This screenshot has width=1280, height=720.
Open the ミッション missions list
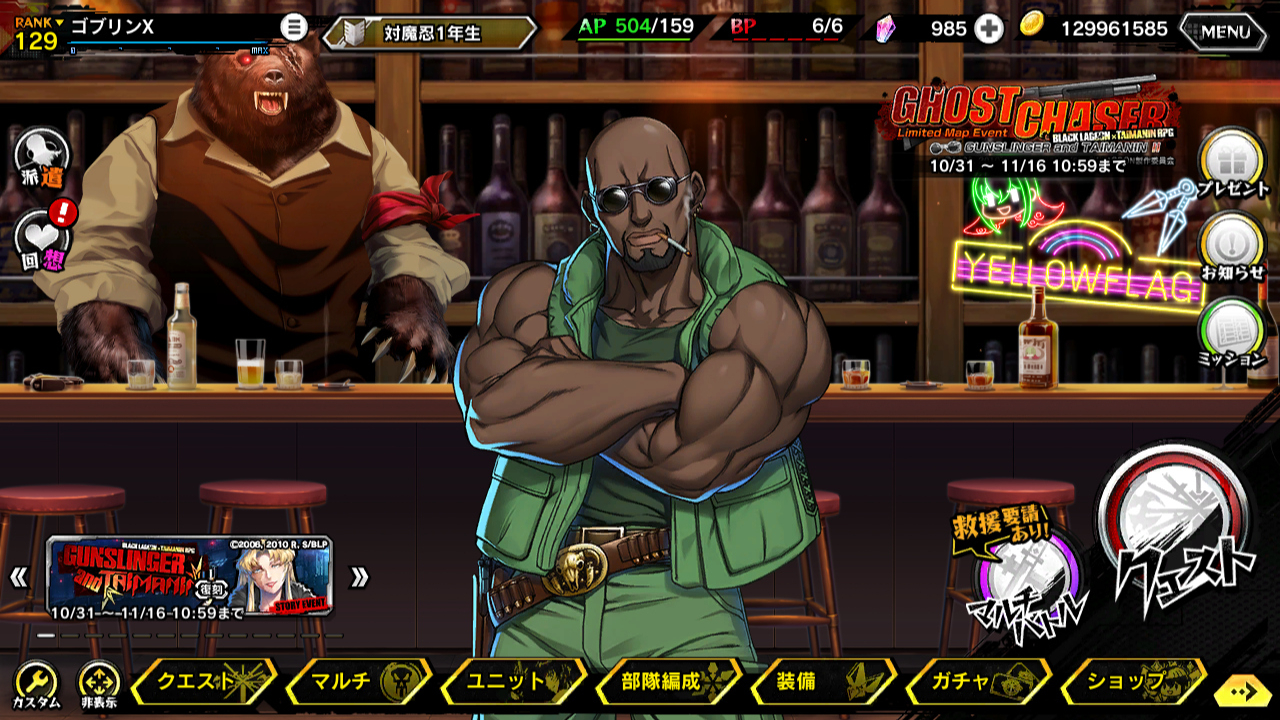pyautogui.click(x=1232, y=332)
